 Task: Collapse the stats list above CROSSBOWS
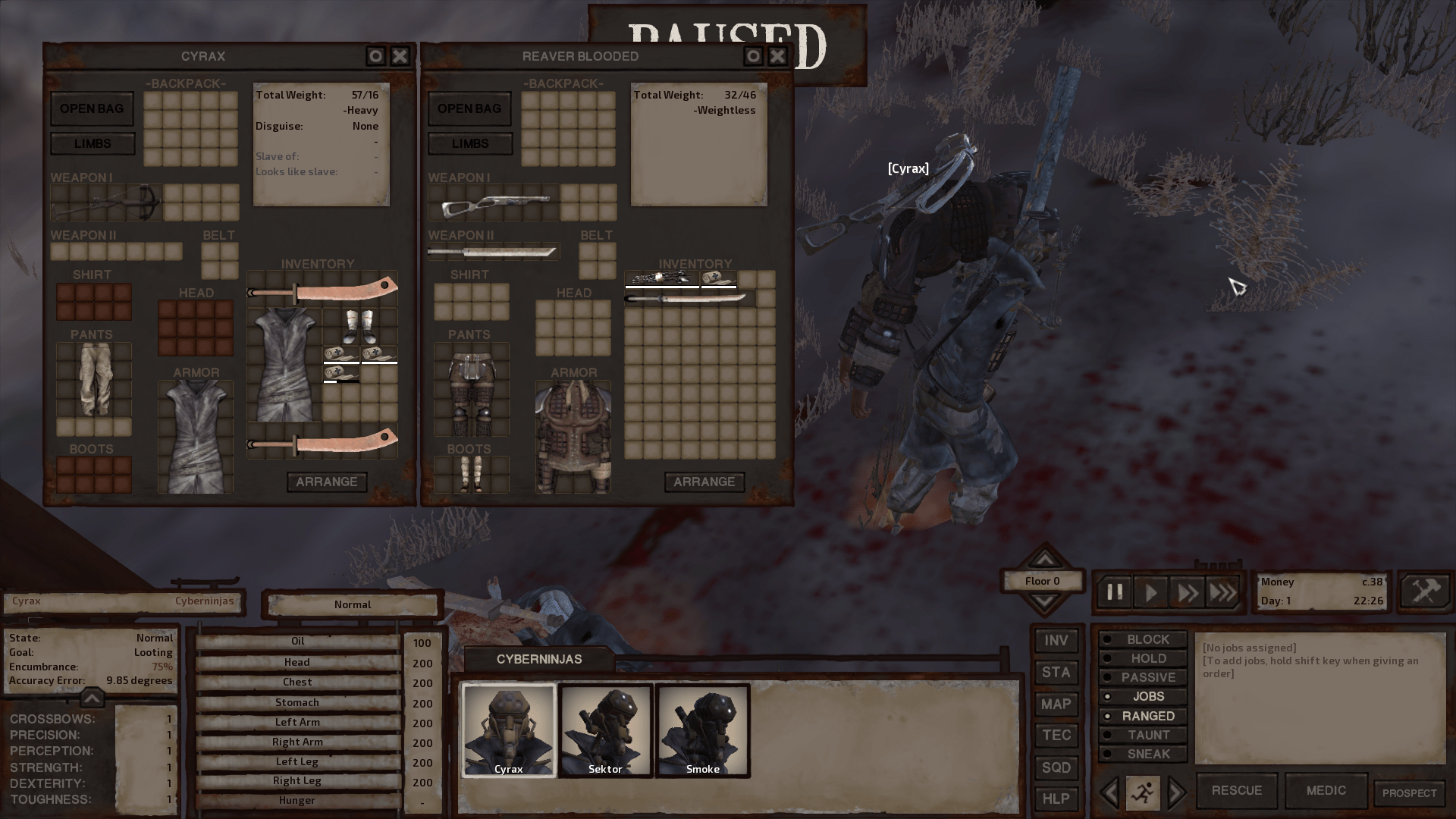tap(91, 698)
